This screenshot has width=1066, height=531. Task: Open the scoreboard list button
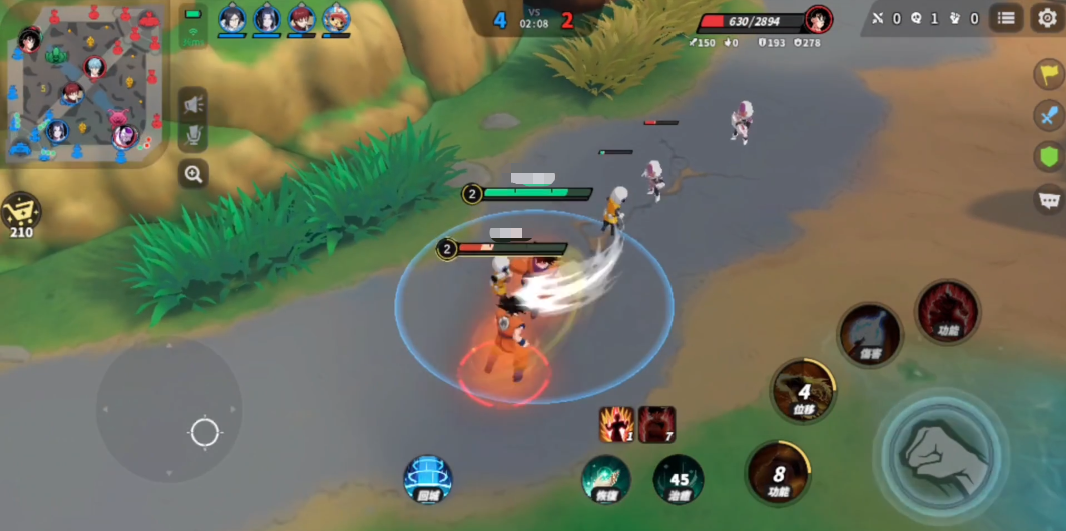pyautogui.click(x=1006, y=18)
